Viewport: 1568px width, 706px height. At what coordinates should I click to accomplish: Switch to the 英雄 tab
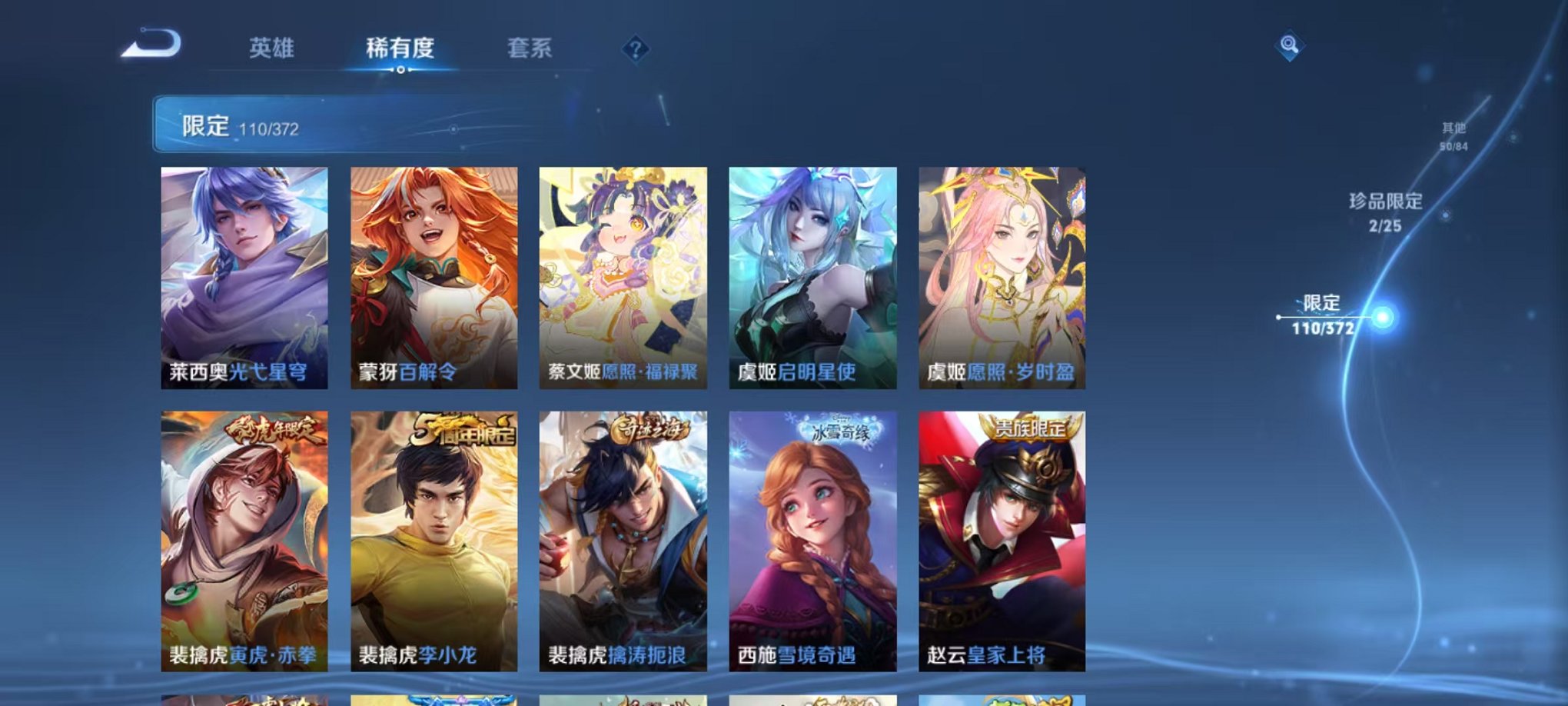274,48
